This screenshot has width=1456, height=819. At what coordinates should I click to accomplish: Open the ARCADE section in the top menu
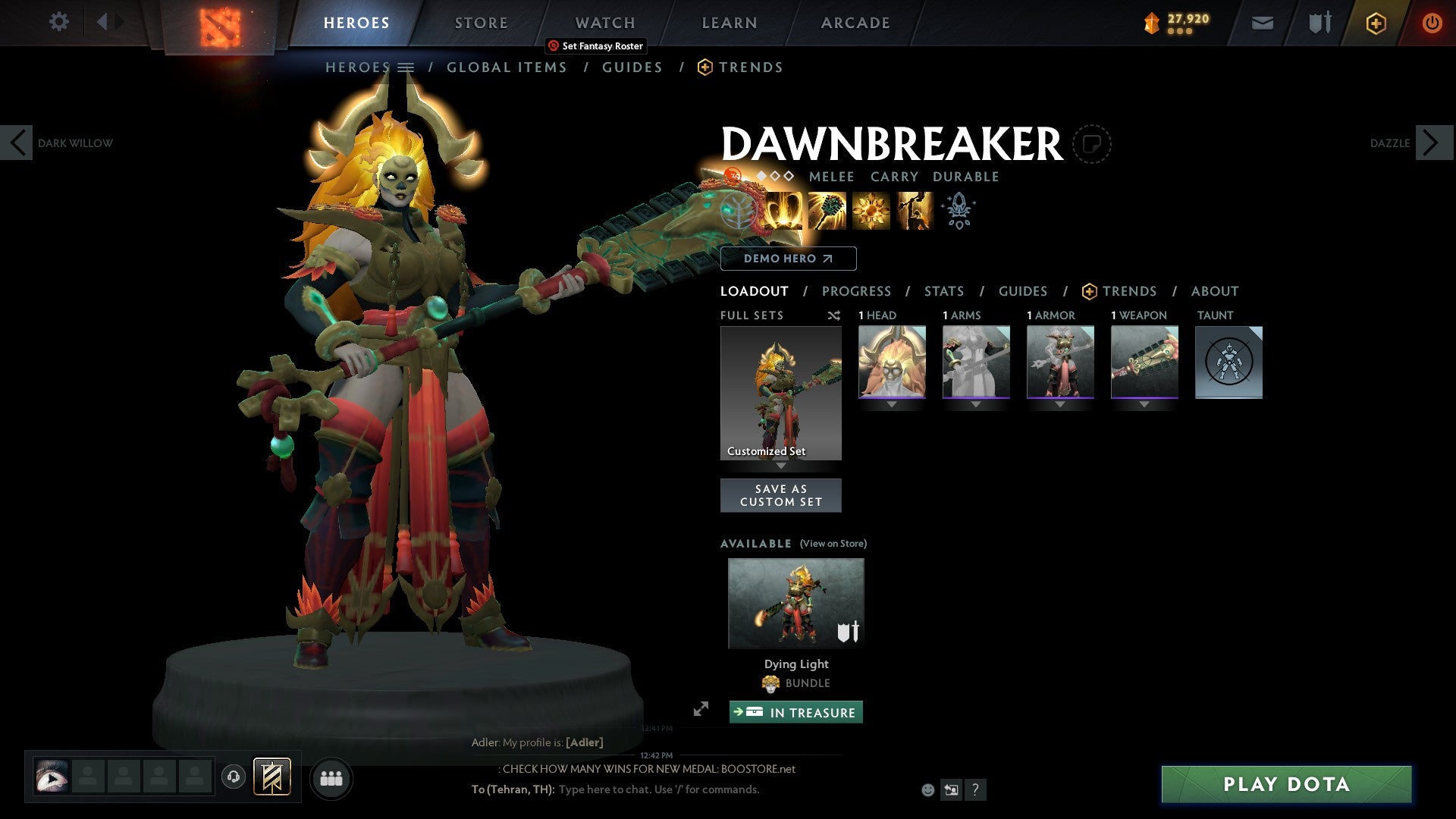pos(855,23)
